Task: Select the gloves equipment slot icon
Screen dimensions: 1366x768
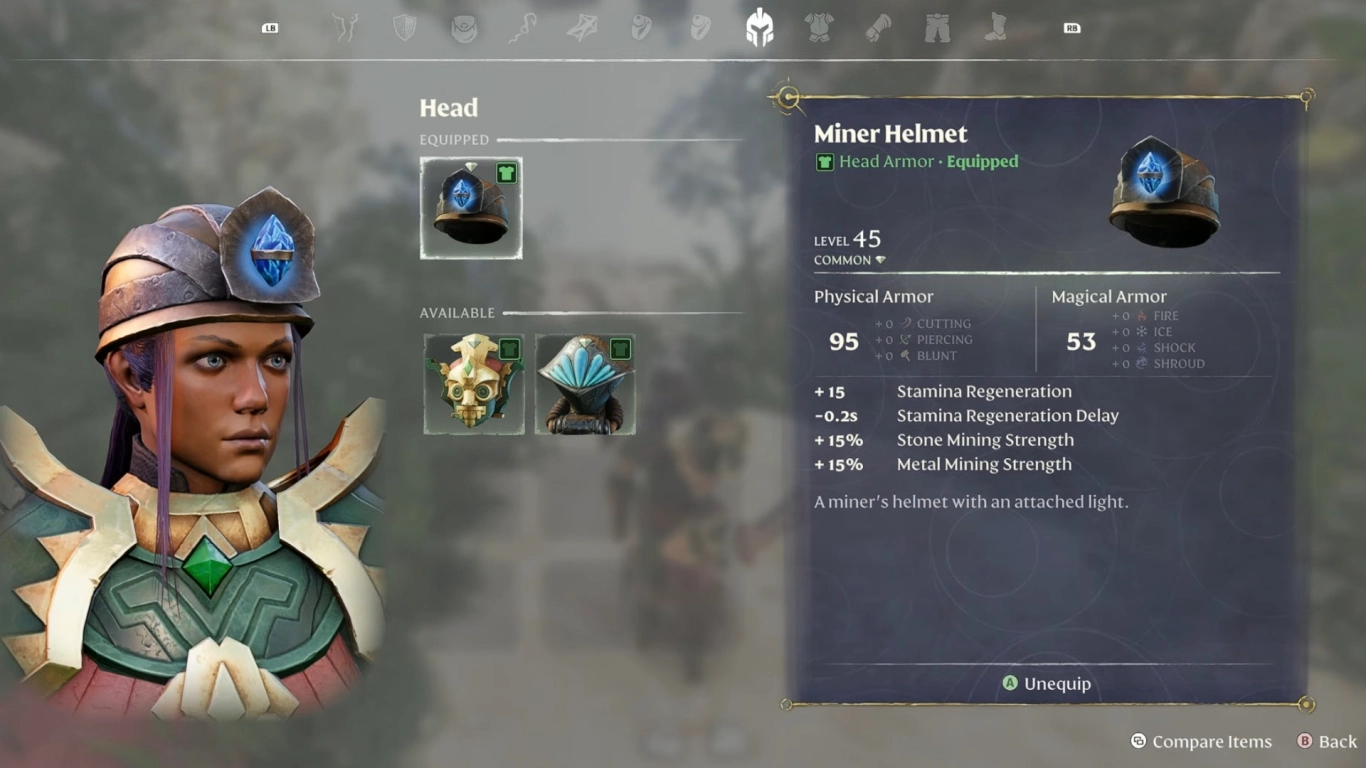Action: click(878, 27)
